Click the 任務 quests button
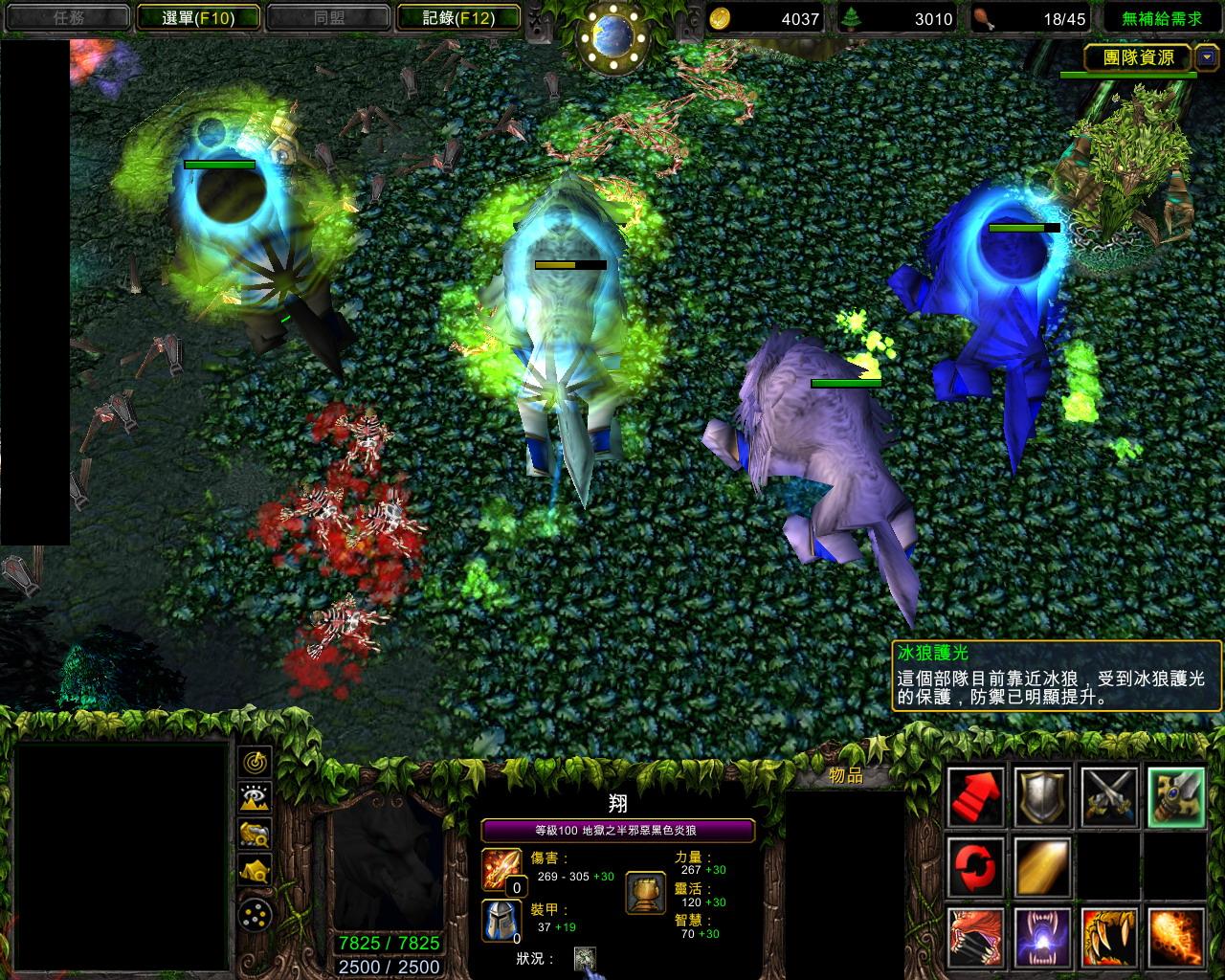 pos(69,17)
